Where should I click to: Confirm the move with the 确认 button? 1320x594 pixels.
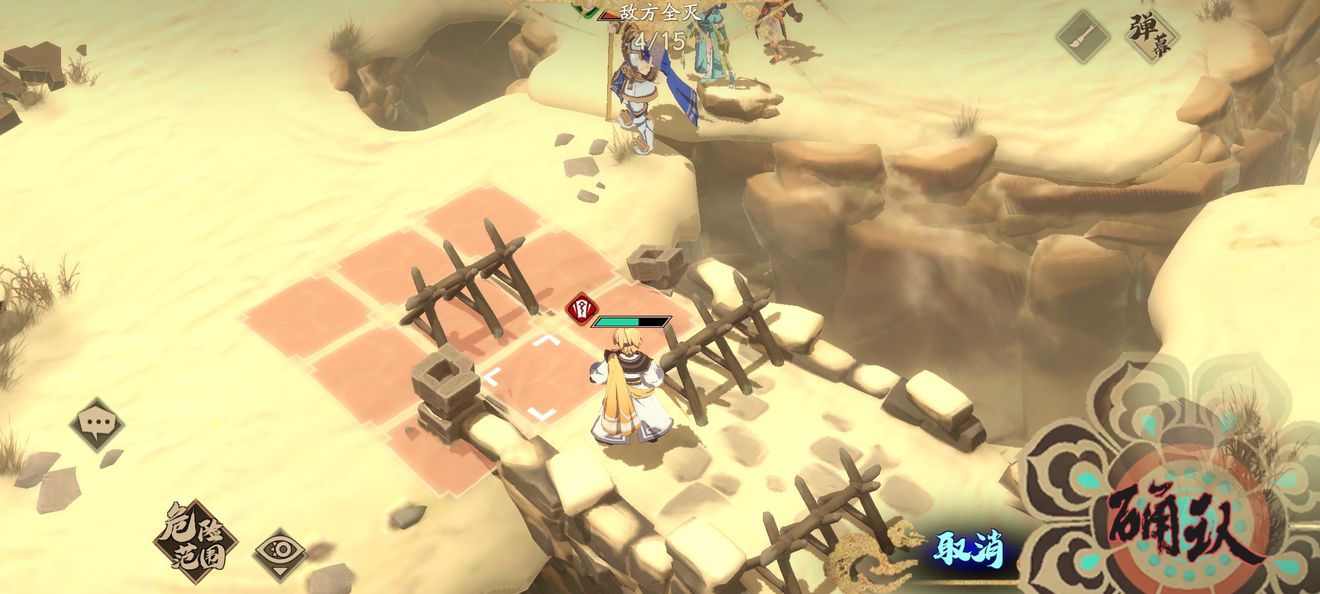coord(1183,524)
